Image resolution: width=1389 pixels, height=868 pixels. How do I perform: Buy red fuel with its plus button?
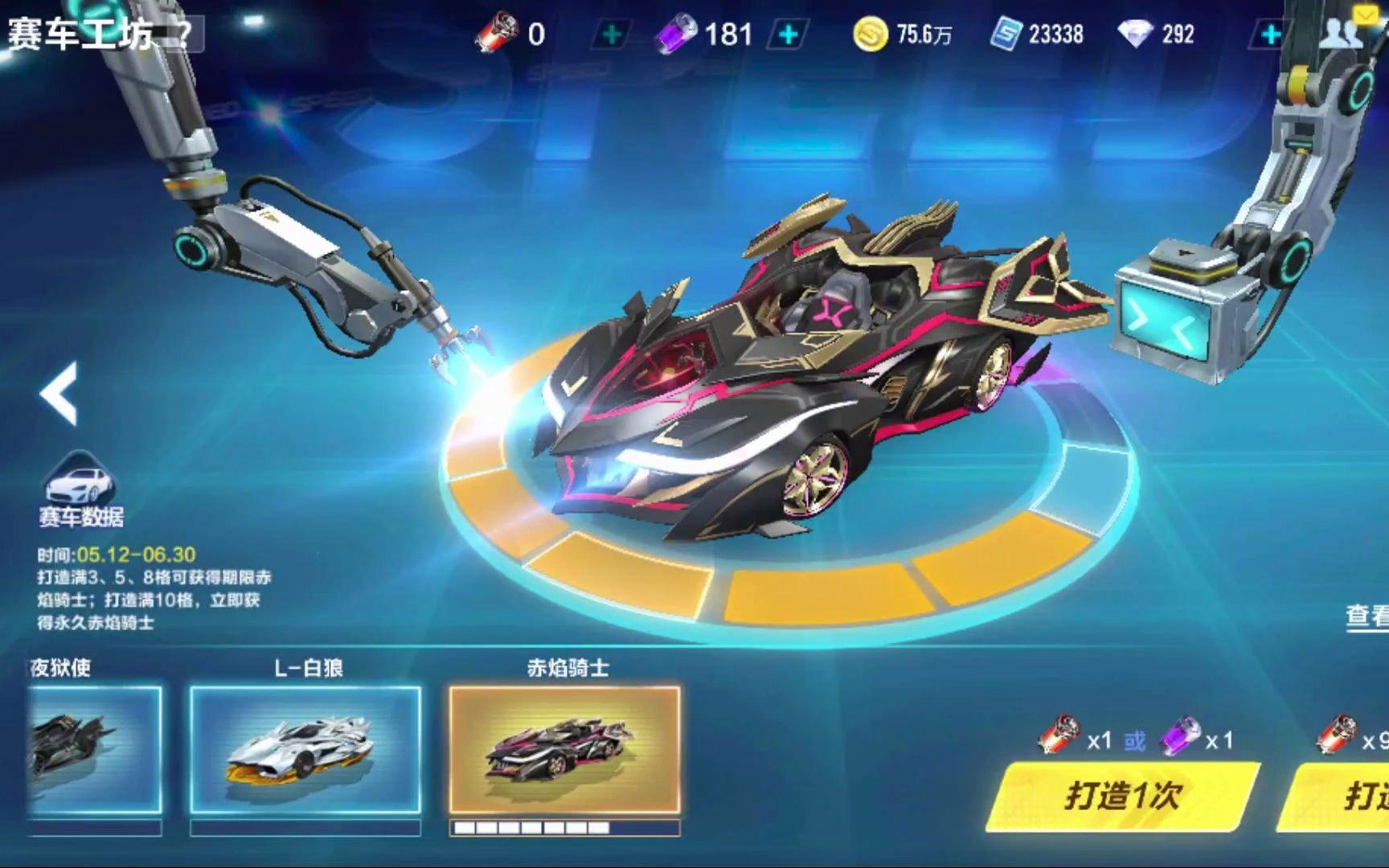point(612,34)
